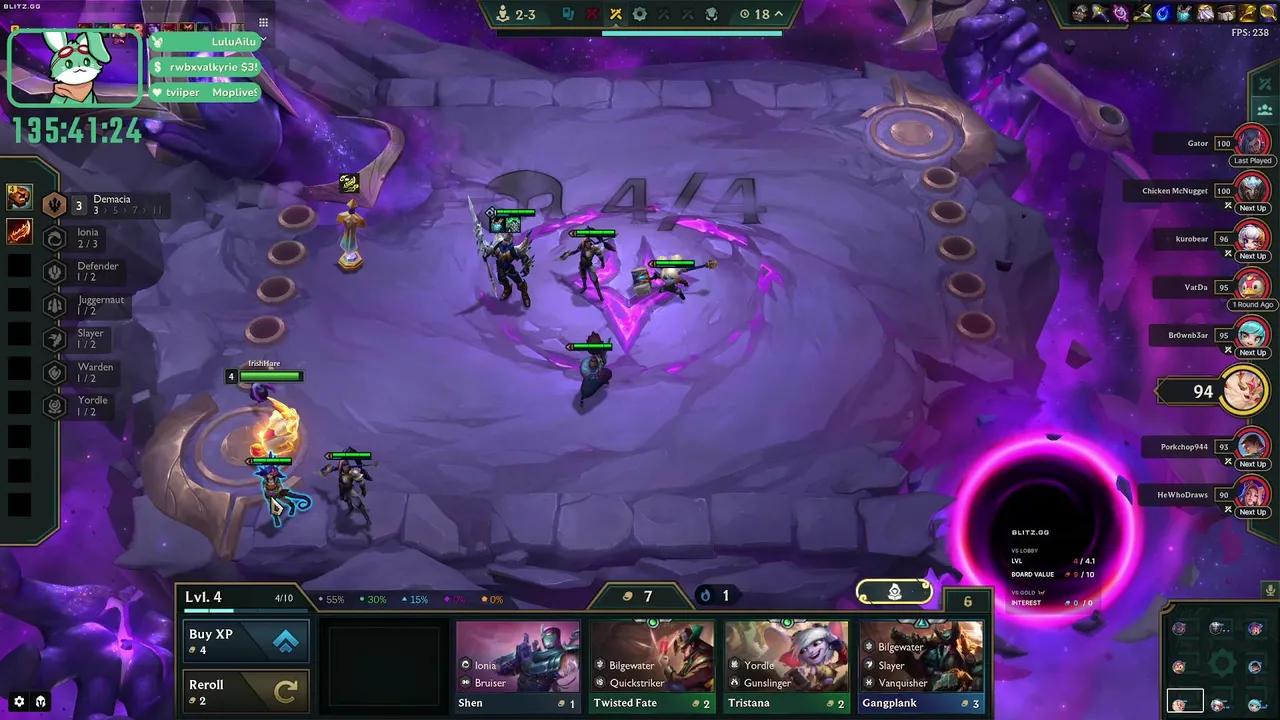The width and height of the screenshot is (1280, 720).
Task: Collapse the round timer with the chevron
Action: coord(778,14)
